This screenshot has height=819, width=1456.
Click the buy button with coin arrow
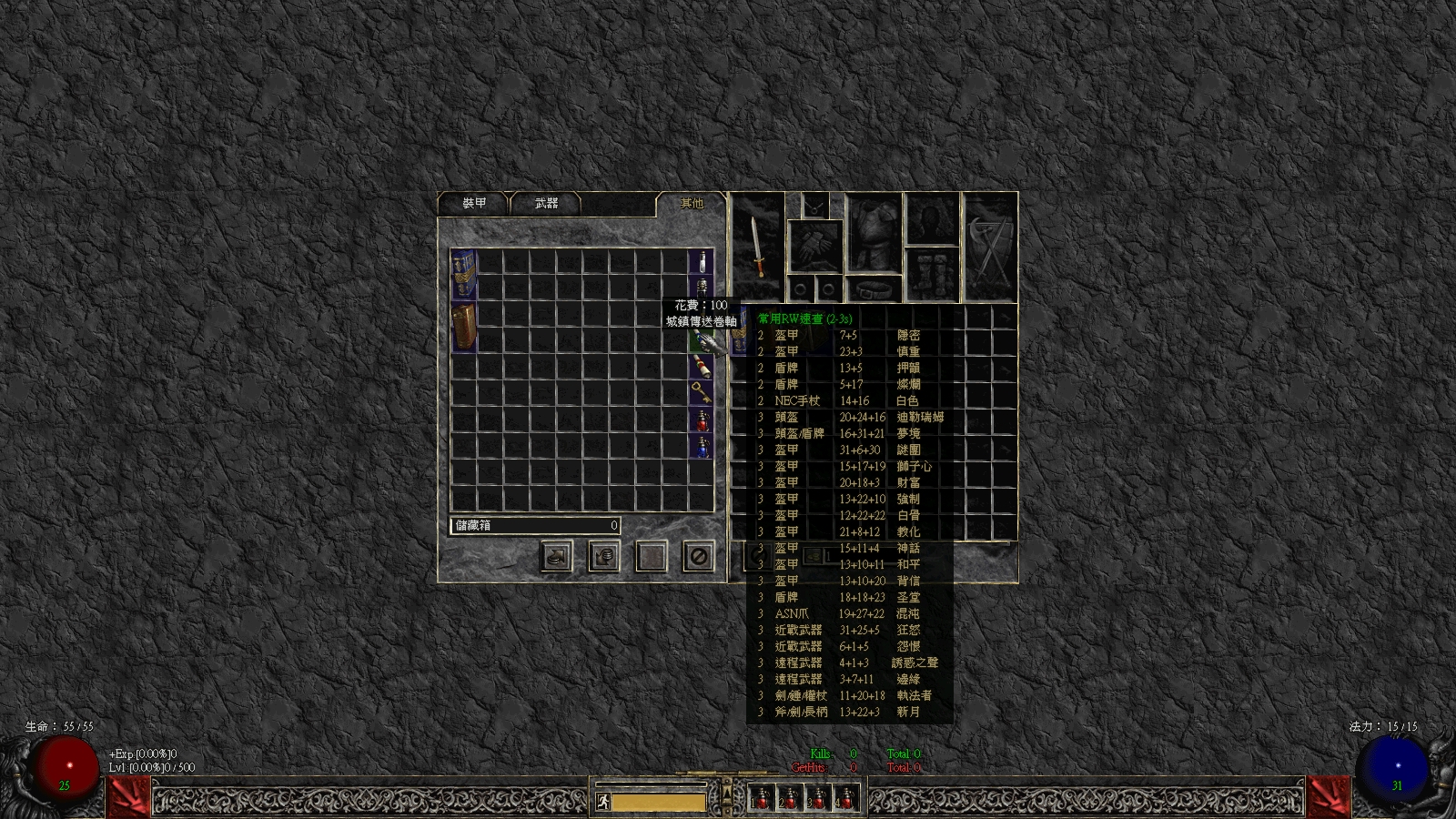556,556
